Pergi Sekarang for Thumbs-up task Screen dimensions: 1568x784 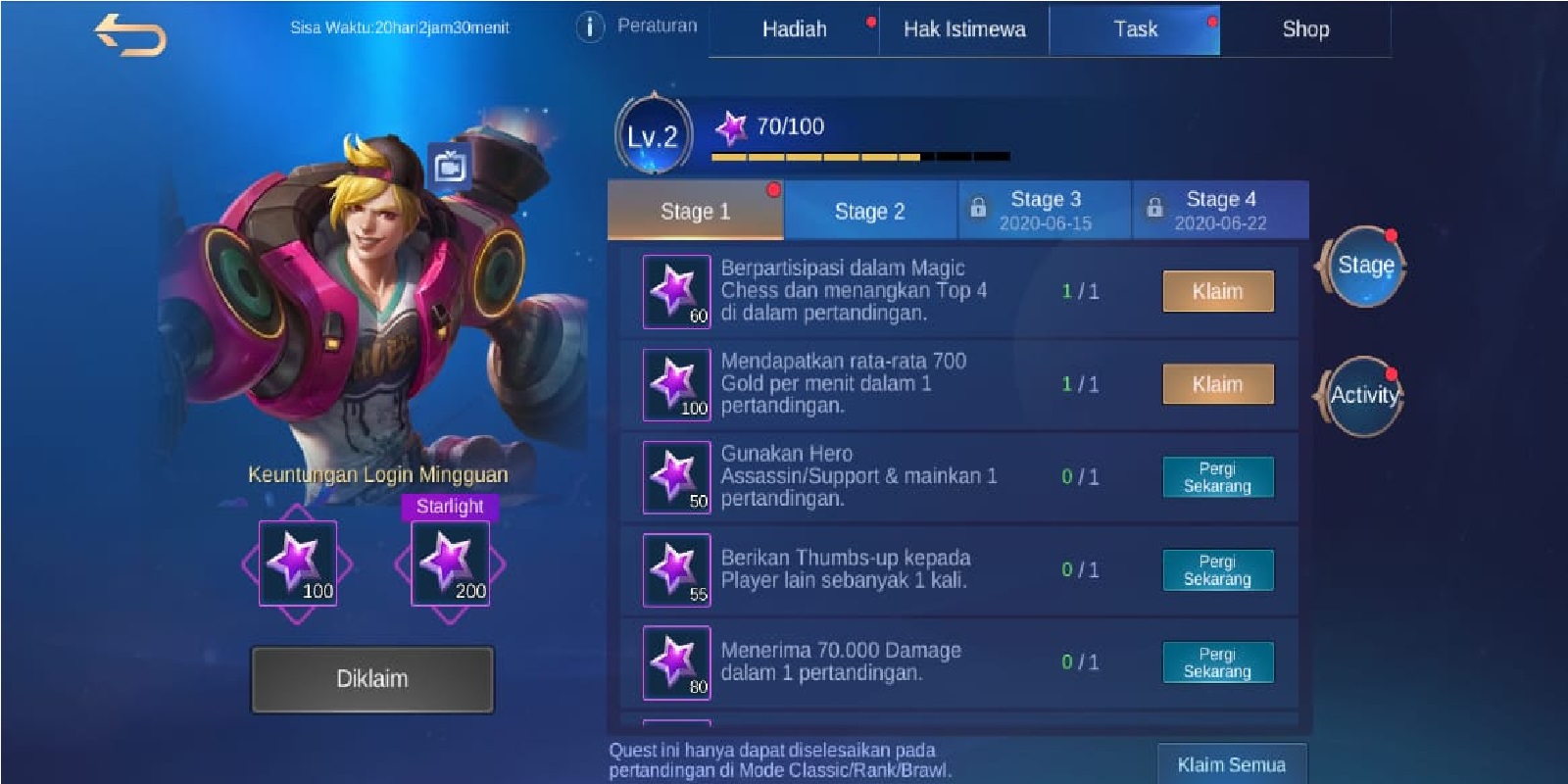coord(1217,570)
